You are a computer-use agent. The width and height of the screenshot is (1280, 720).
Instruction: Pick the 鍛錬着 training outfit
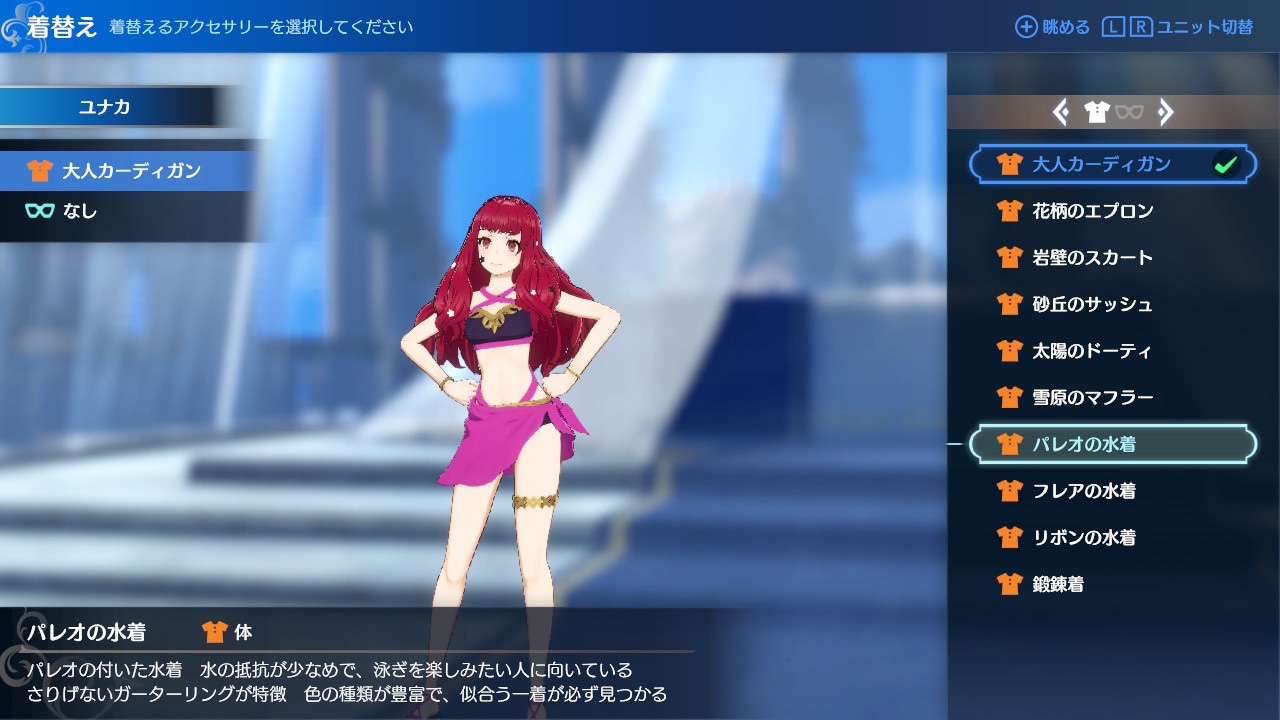coord(1058,584)
